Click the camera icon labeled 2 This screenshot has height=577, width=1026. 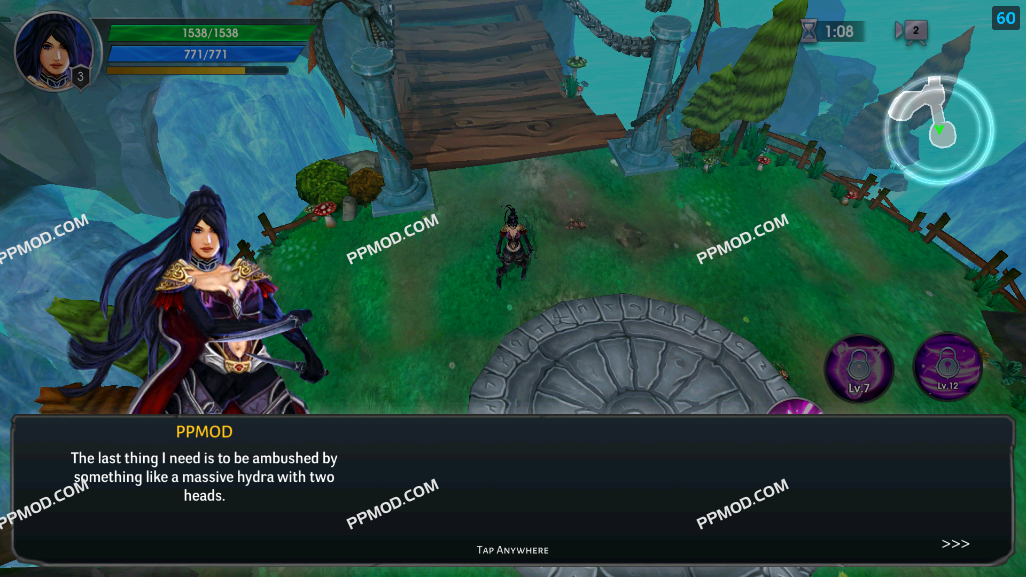tap(912, 31)
